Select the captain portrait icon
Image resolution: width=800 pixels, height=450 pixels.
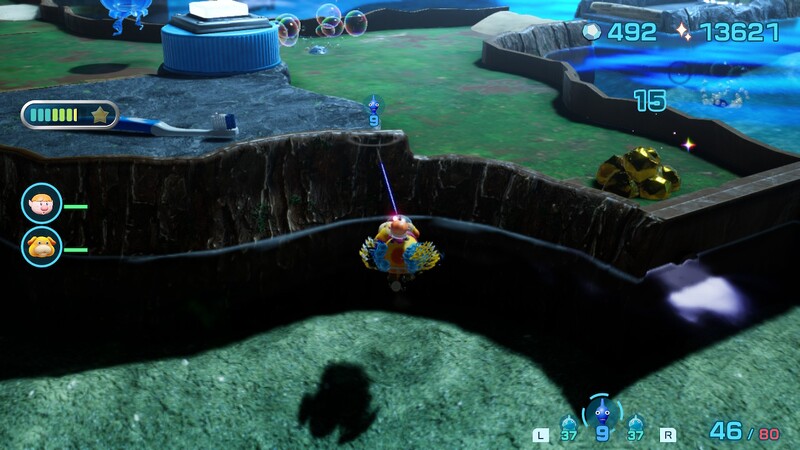41,204
